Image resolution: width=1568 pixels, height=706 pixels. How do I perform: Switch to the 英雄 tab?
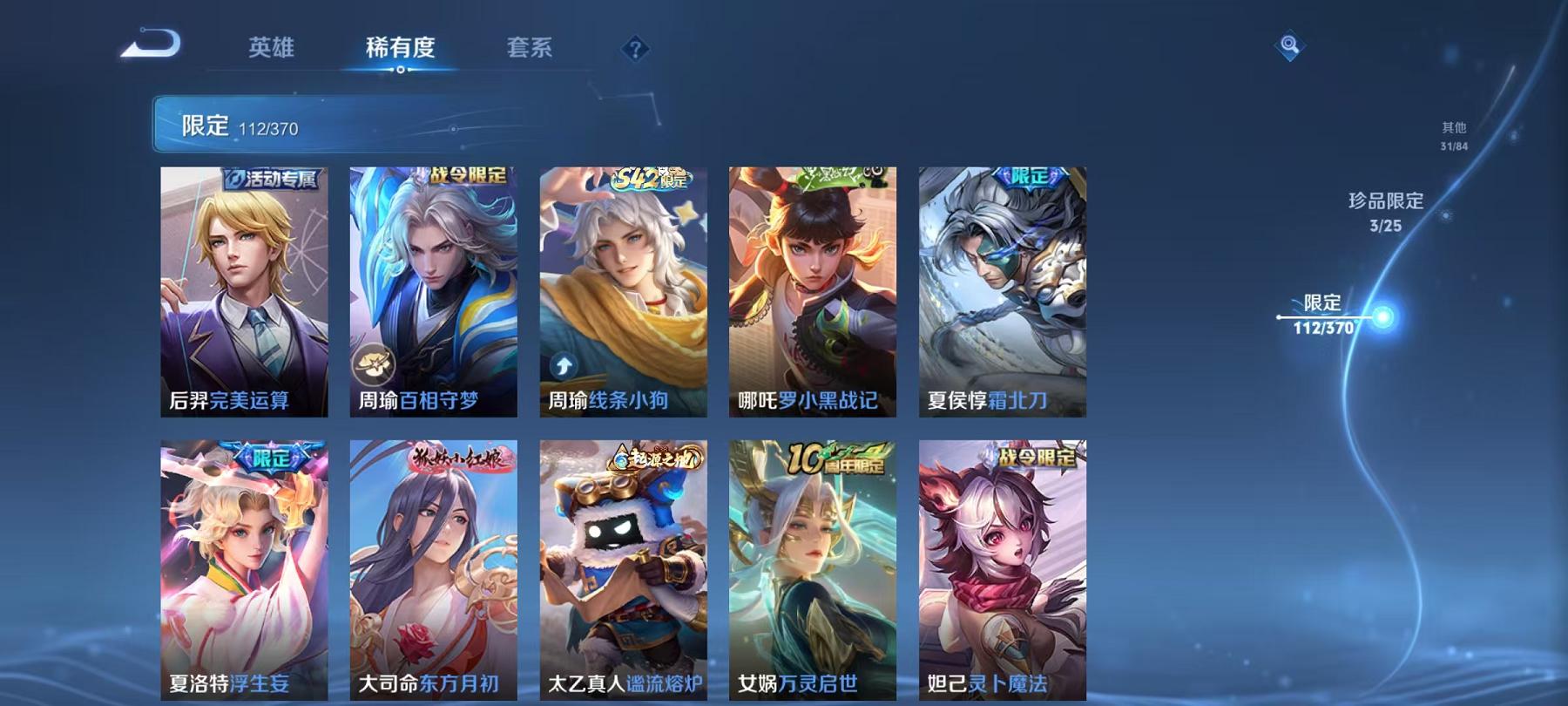[x=274, y=50]
